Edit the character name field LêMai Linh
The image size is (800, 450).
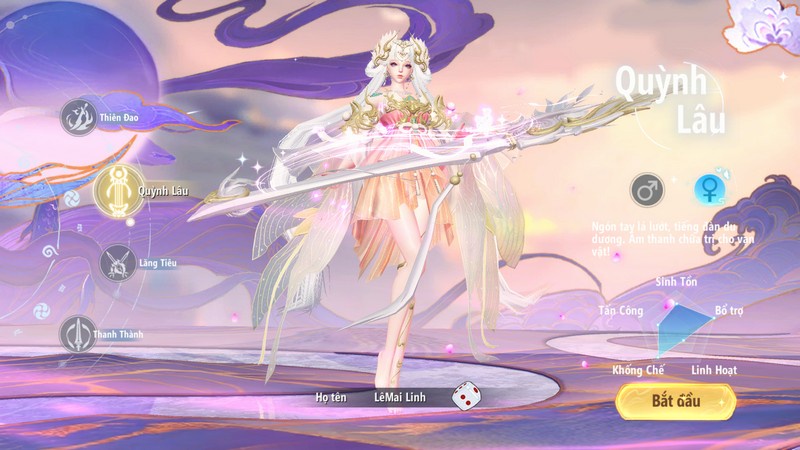tap(400, 398)
